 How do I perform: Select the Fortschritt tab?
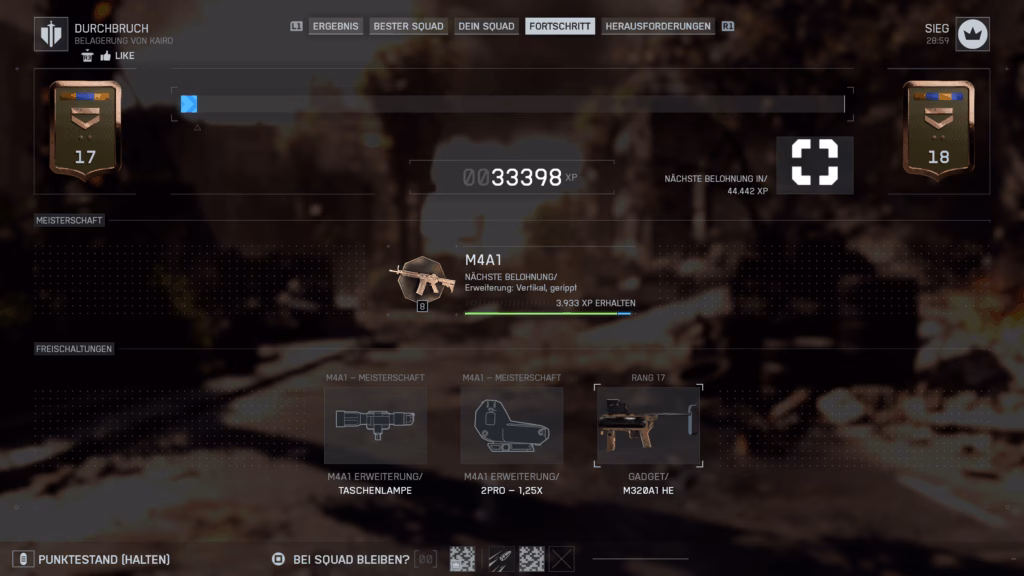tap(559, 26)
